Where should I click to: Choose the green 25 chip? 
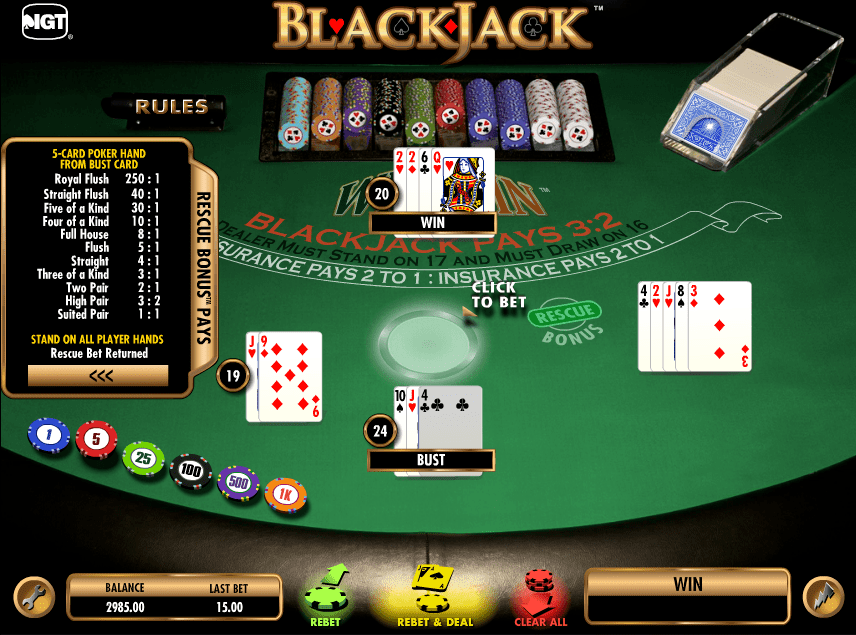click(x=143, y=458)
